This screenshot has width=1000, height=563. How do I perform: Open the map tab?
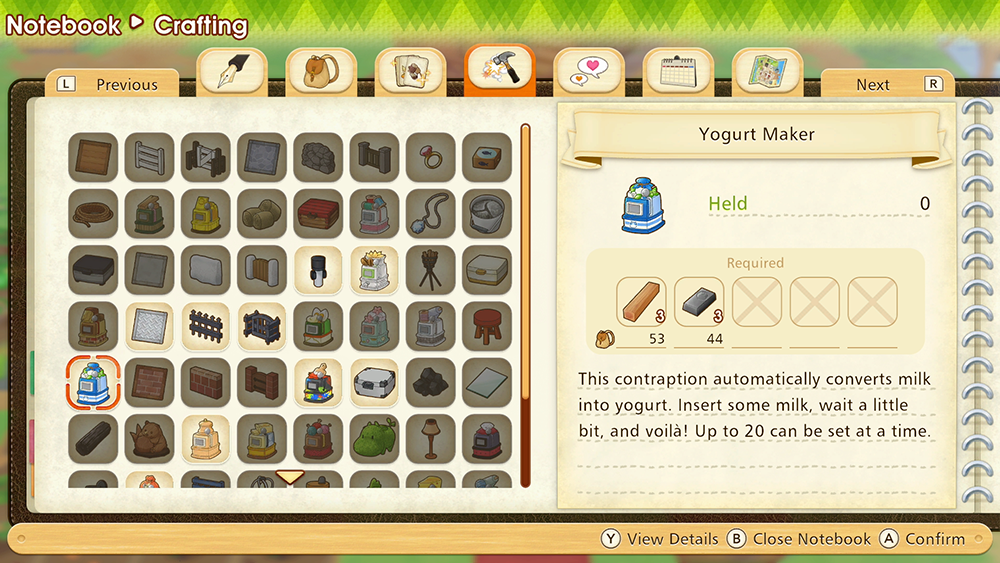point(767,71)
